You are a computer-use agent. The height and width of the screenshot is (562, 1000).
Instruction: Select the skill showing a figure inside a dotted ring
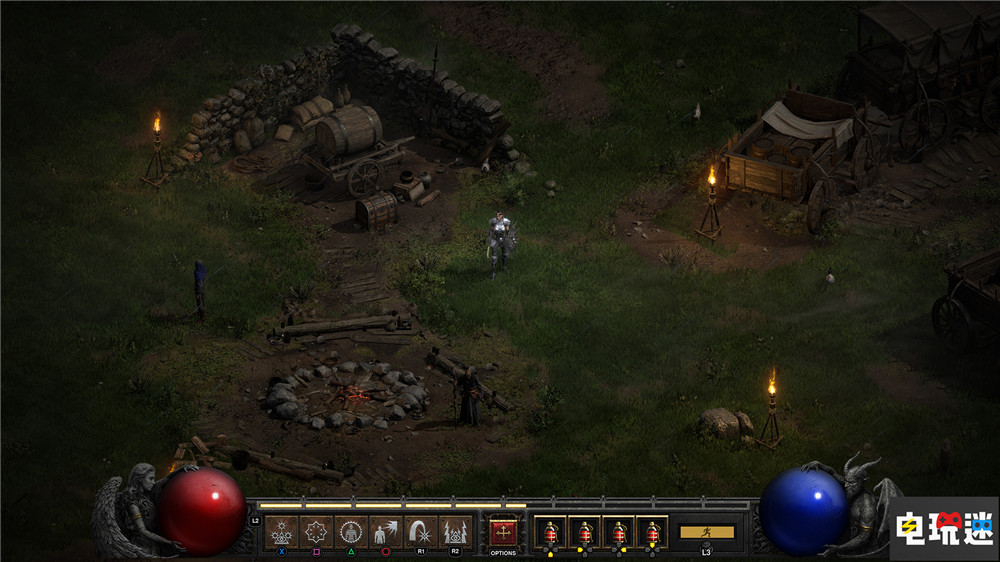tap(351, 531)
